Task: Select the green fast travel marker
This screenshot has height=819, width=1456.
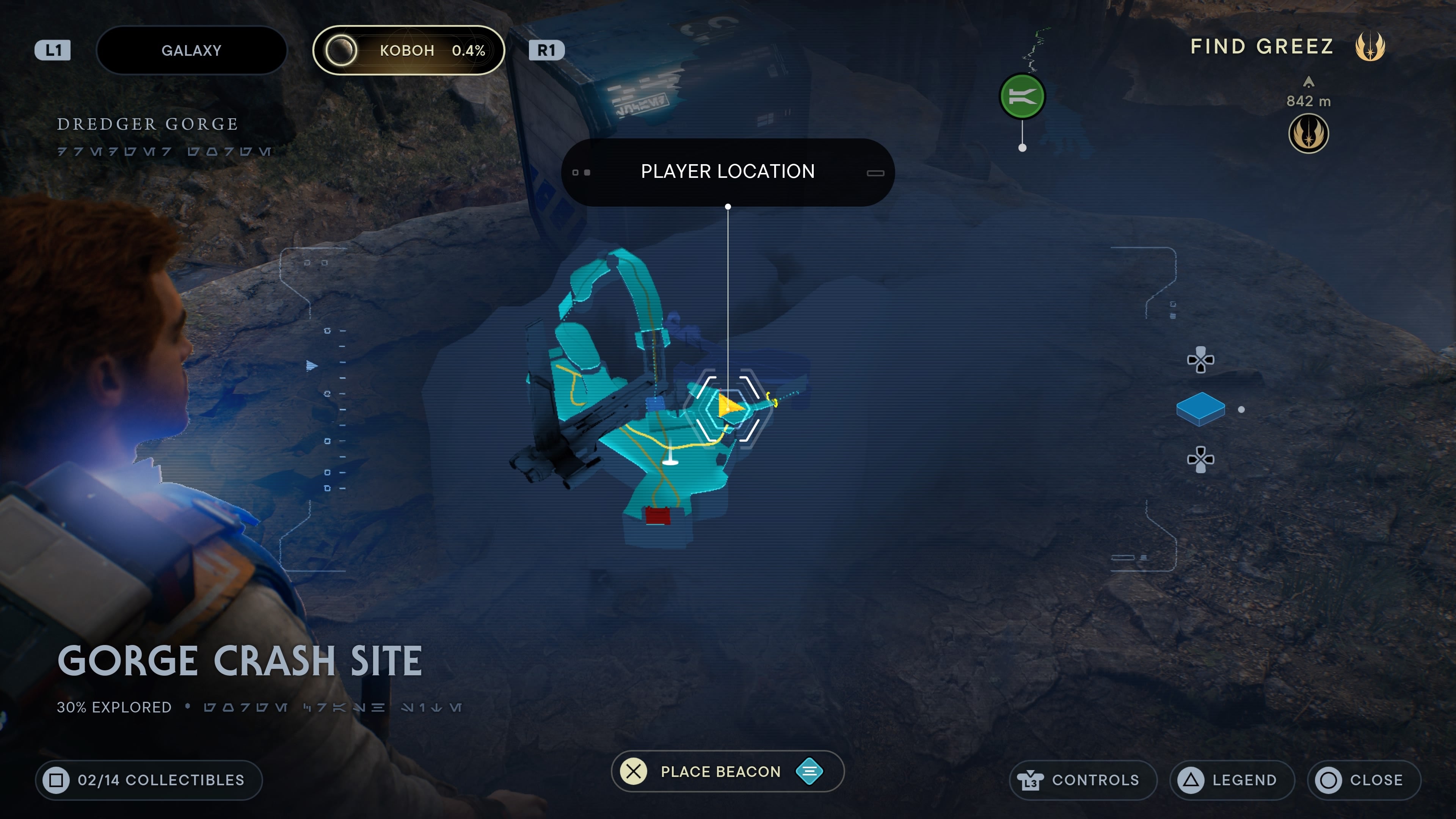Action: pos(1022,97)
